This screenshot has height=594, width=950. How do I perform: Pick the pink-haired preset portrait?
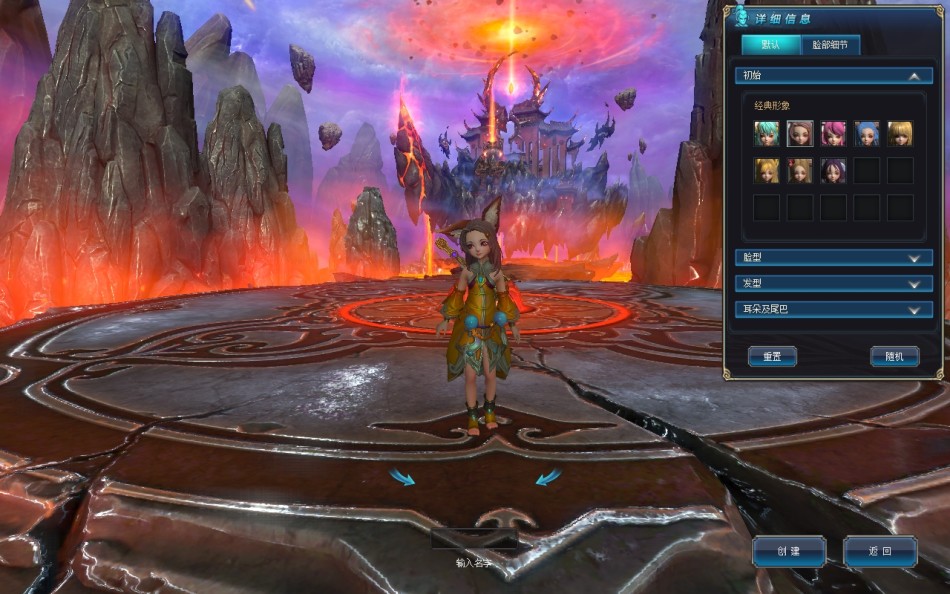833,134
